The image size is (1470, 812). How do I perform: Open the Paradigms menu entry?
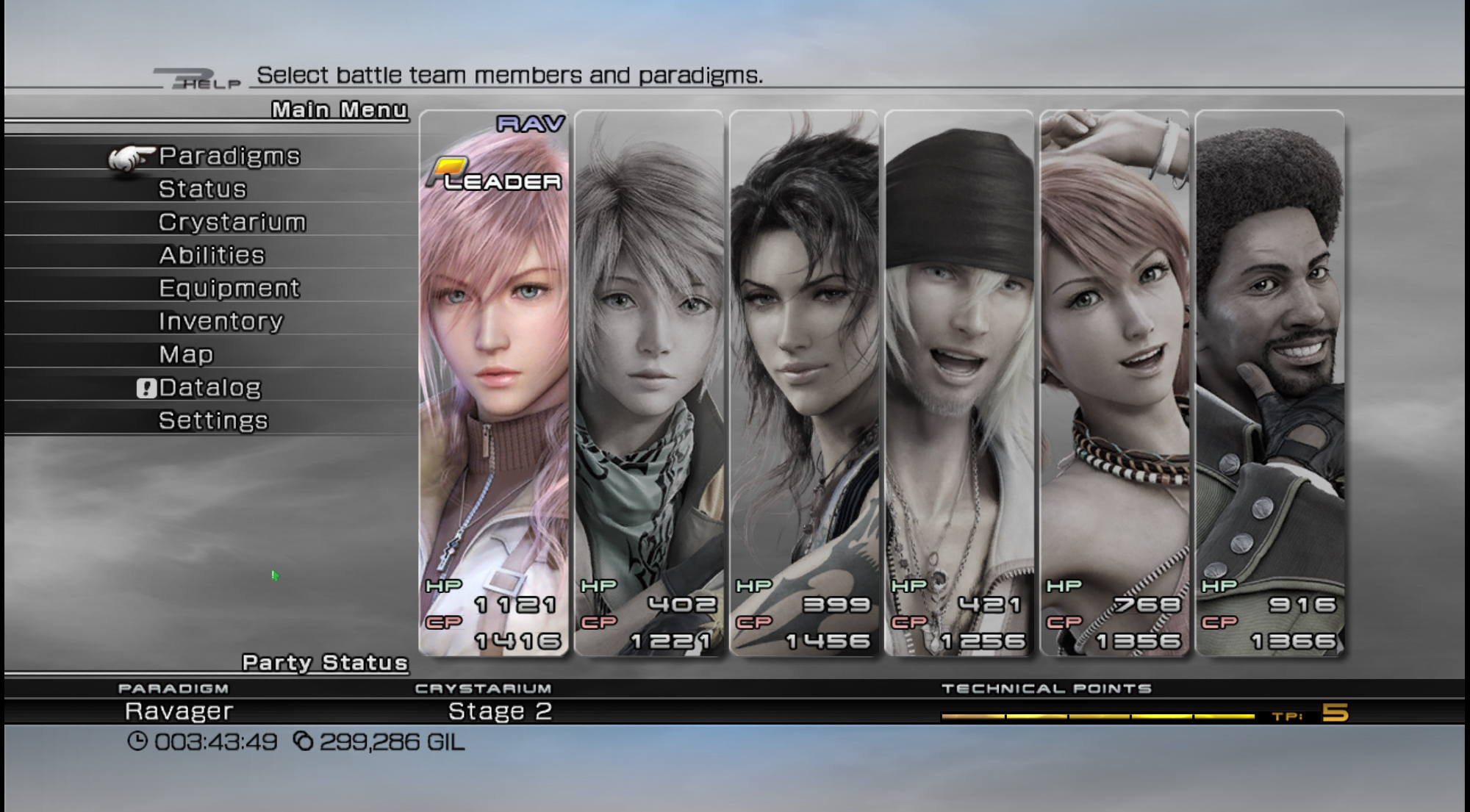pyautogui.click(x=229, y=156)
